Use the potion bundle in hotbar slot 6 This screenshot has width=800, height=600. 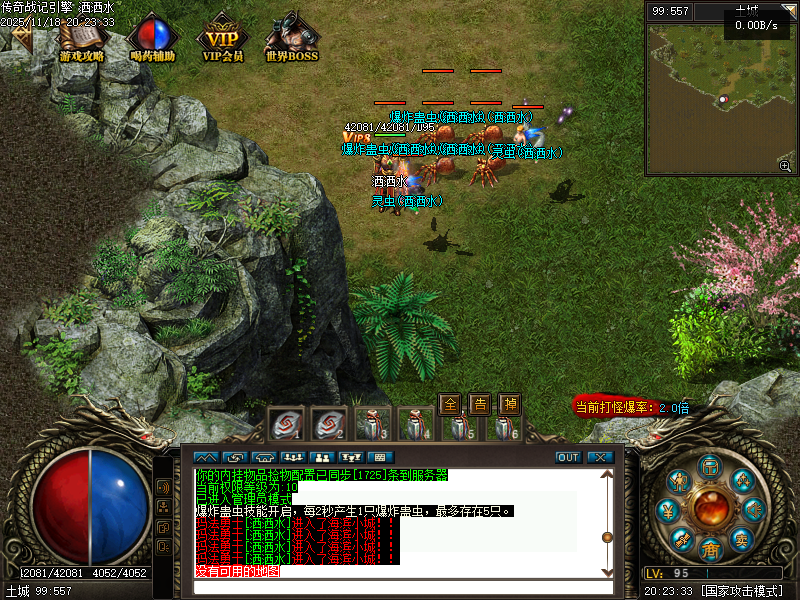(x=504, y=424)
